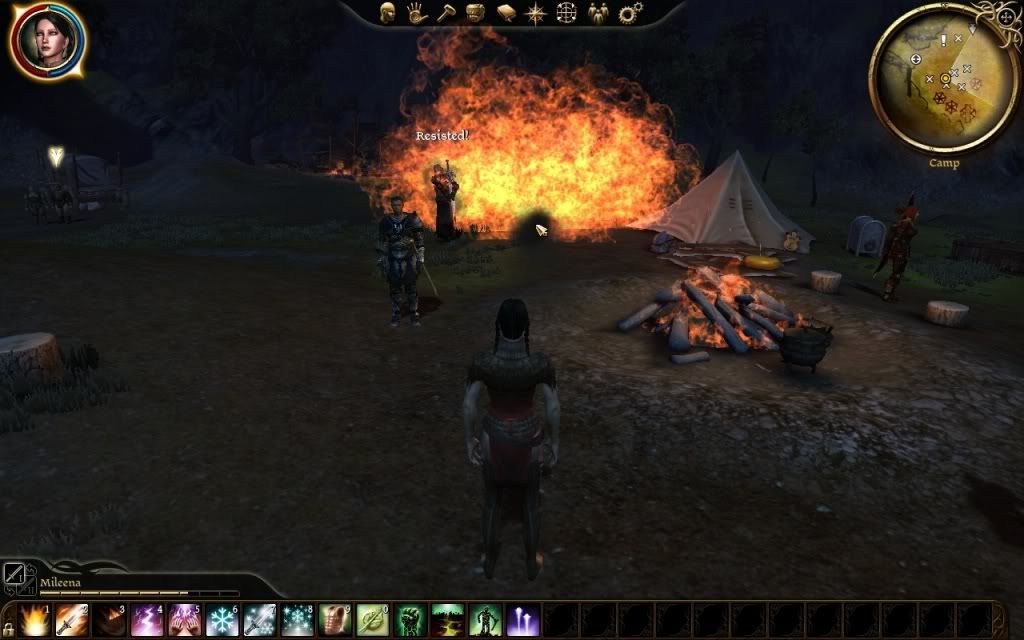Image resolution: width=1024 pixels, height=640 pixels.
Task: Open the character record head icon
Action: [x=387, y=13]
